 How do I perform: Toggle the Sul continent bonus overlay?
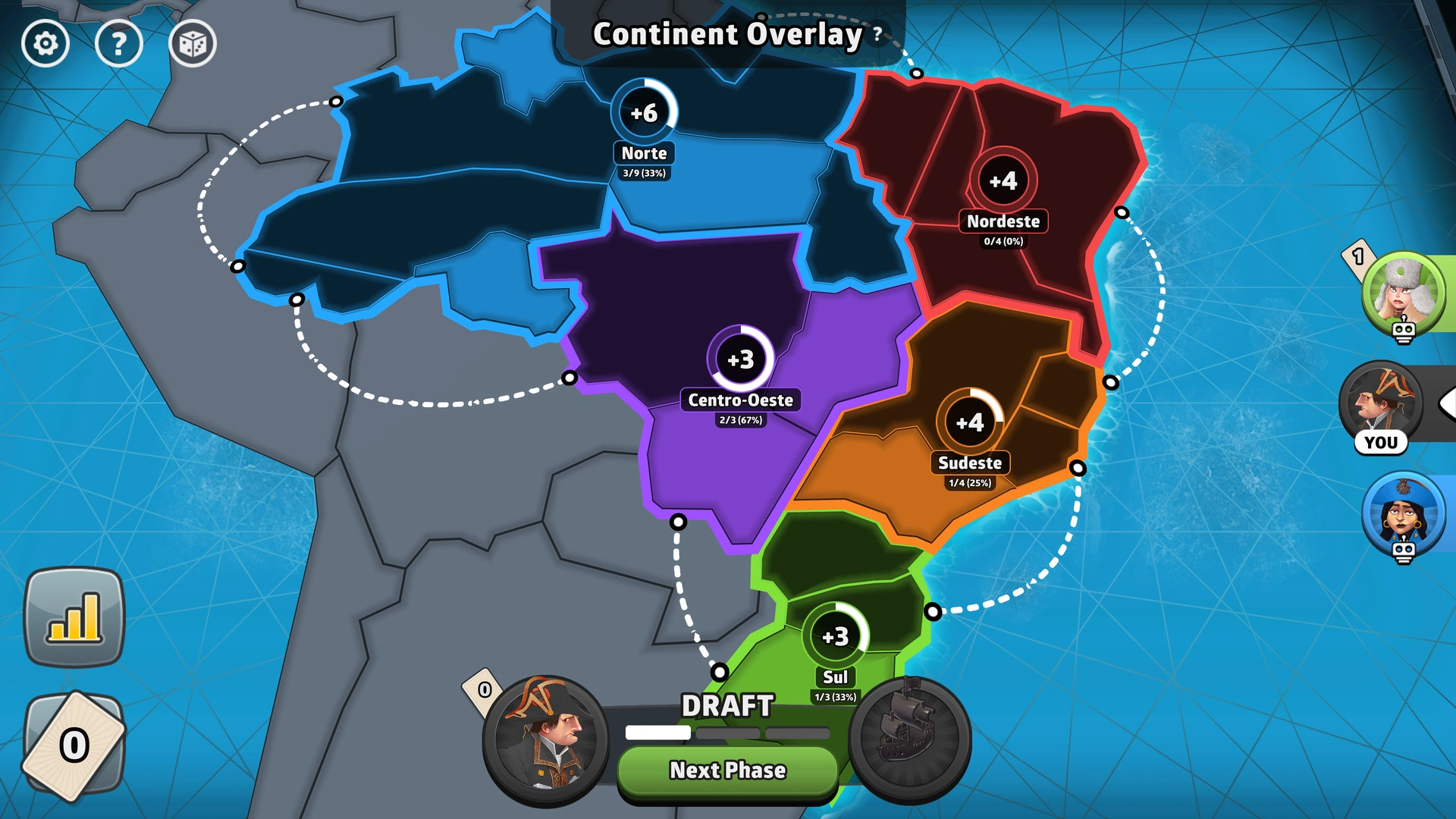point(836,636)
